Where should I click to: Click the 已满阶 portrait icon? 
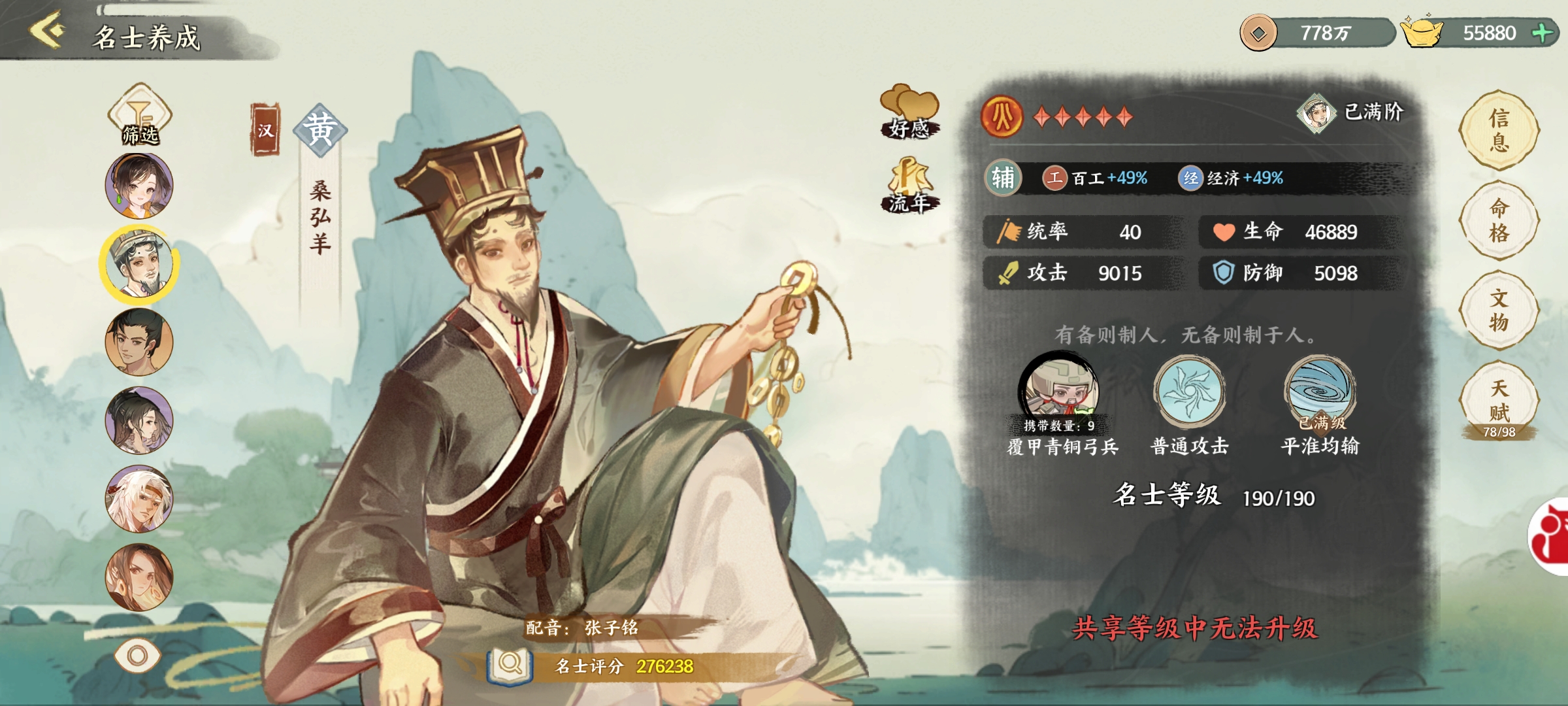click(x=1316, y=113)
